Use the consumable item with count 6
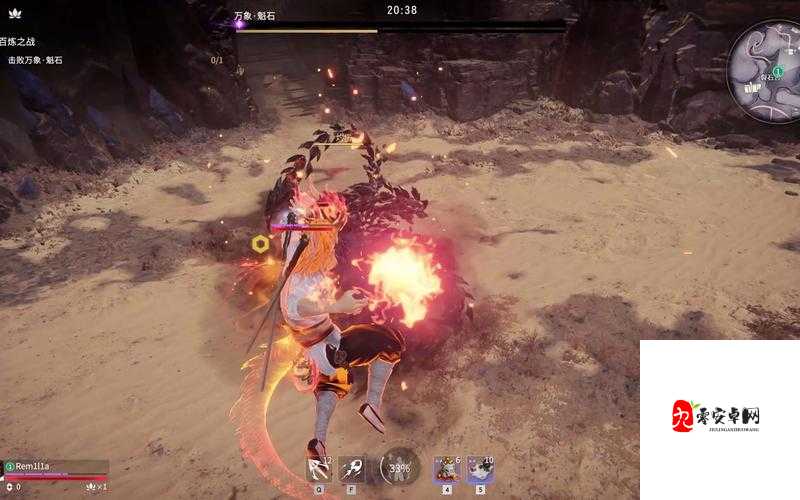 pyautogui.click(x=445, y=468)
